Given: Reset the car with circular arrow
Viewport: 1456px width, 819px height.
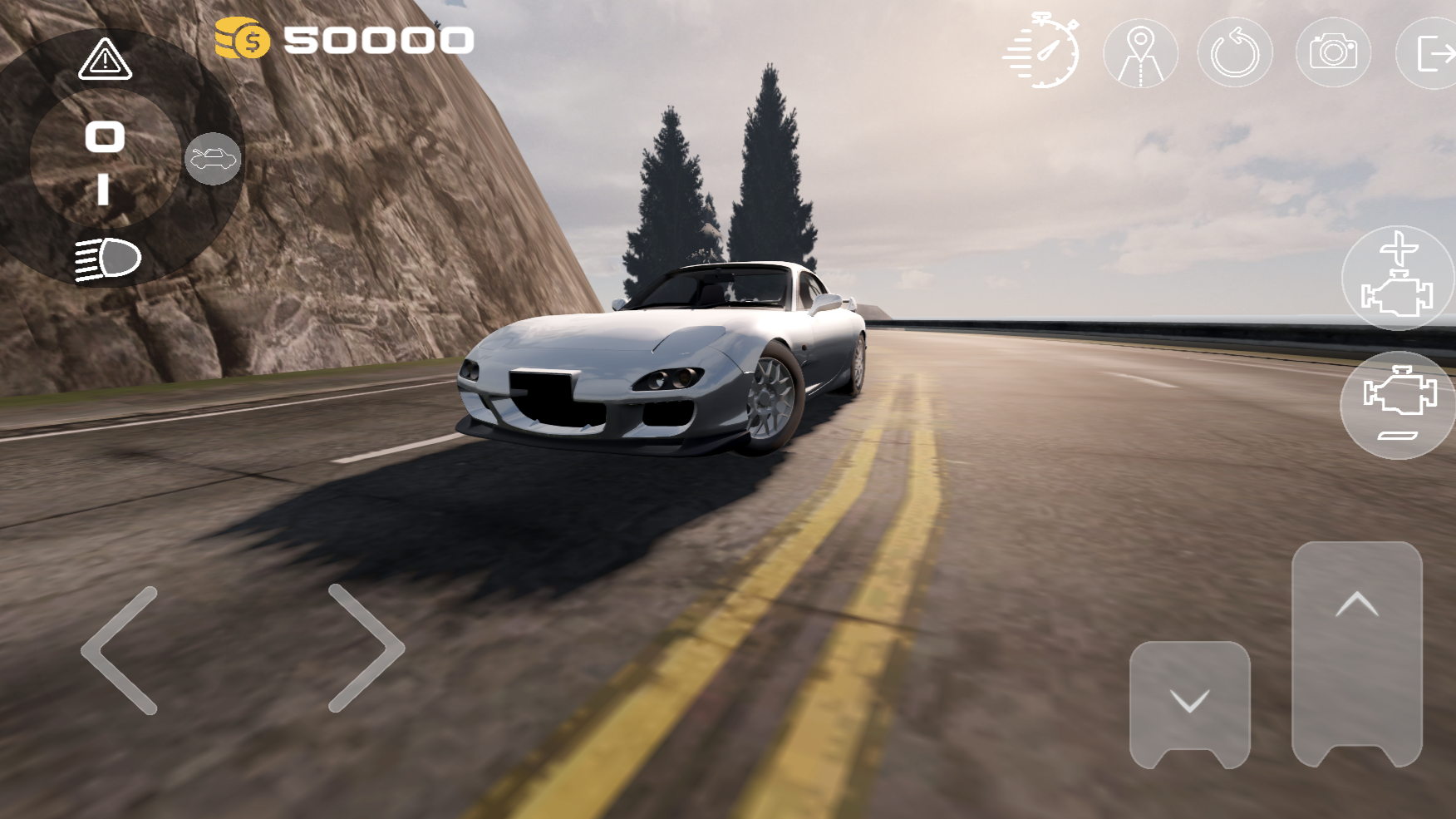Looking at the screenshot, I should point(1235,54).
